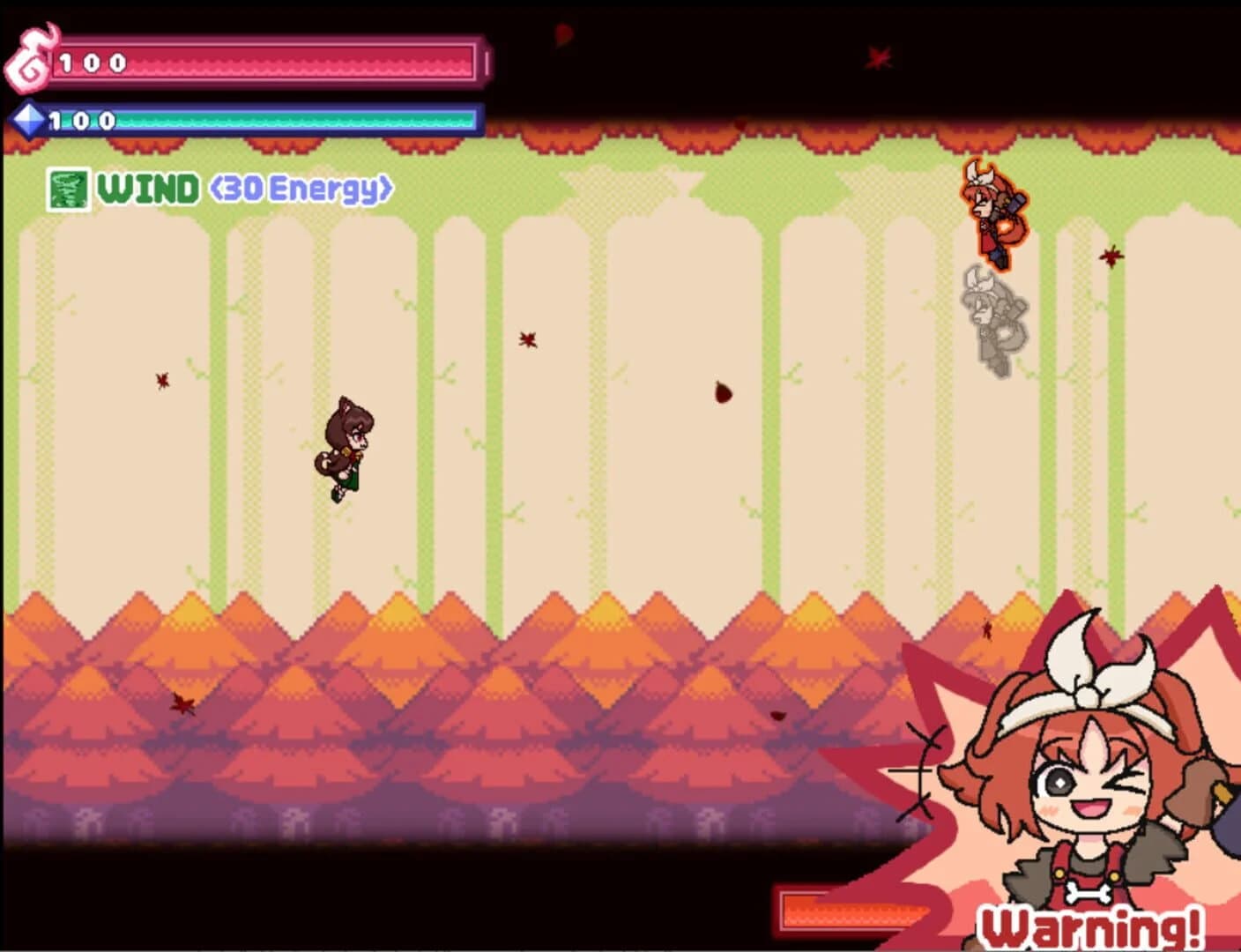This screenshot has width=1241, height=952.
Task: Click the green tornado WIND skill icon
Action: (x=69, y=188)
